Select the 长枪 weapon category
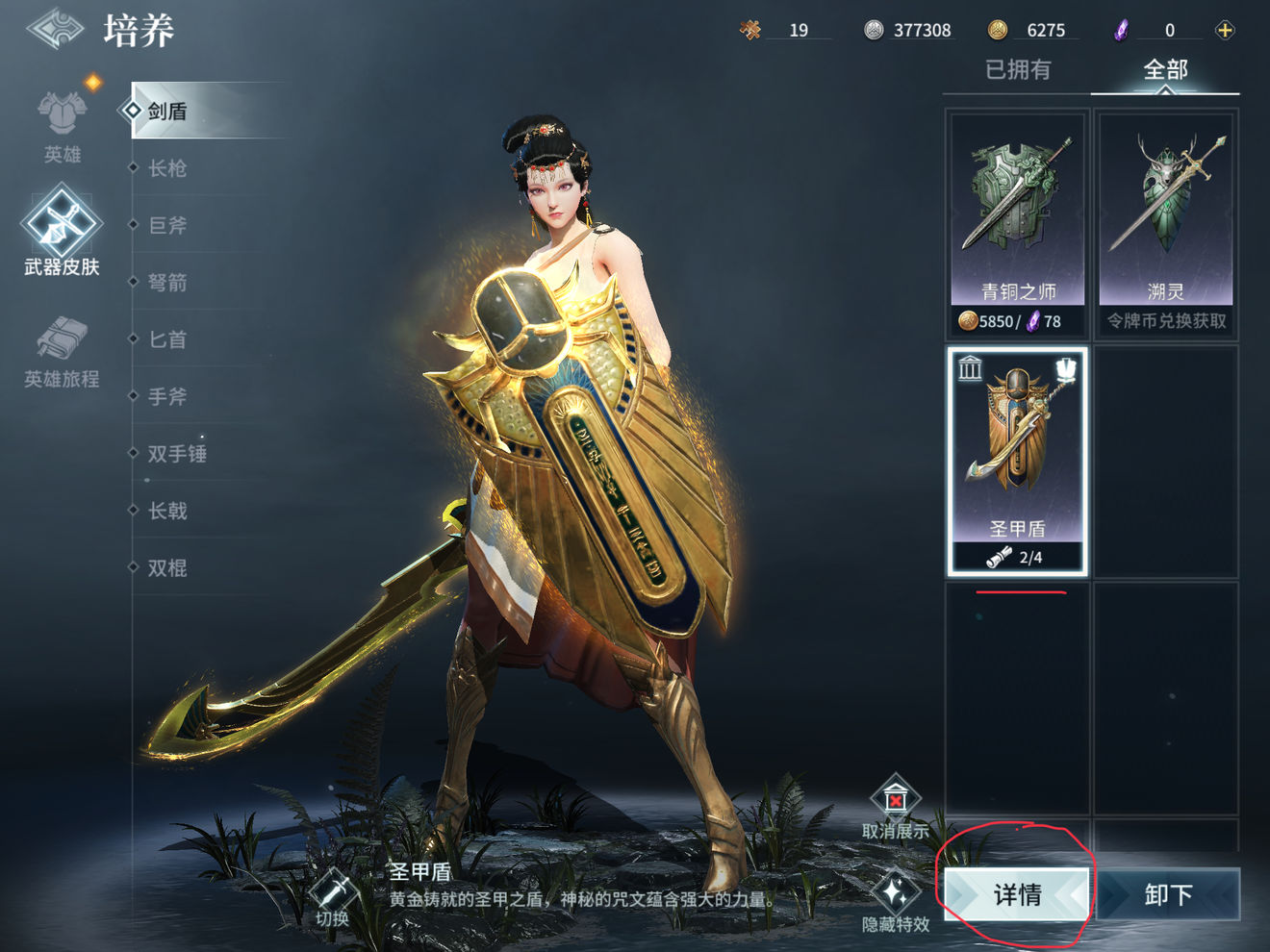This screenshot has height=952, width=1270. pos(167,168)
